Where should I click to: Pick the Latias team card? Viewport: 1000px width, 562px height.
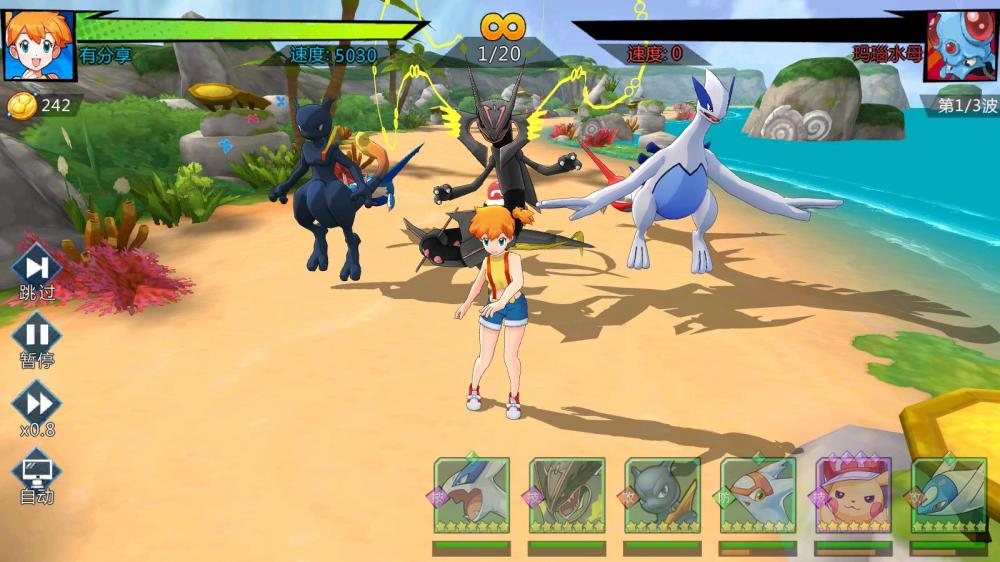[x=758, y=495]
